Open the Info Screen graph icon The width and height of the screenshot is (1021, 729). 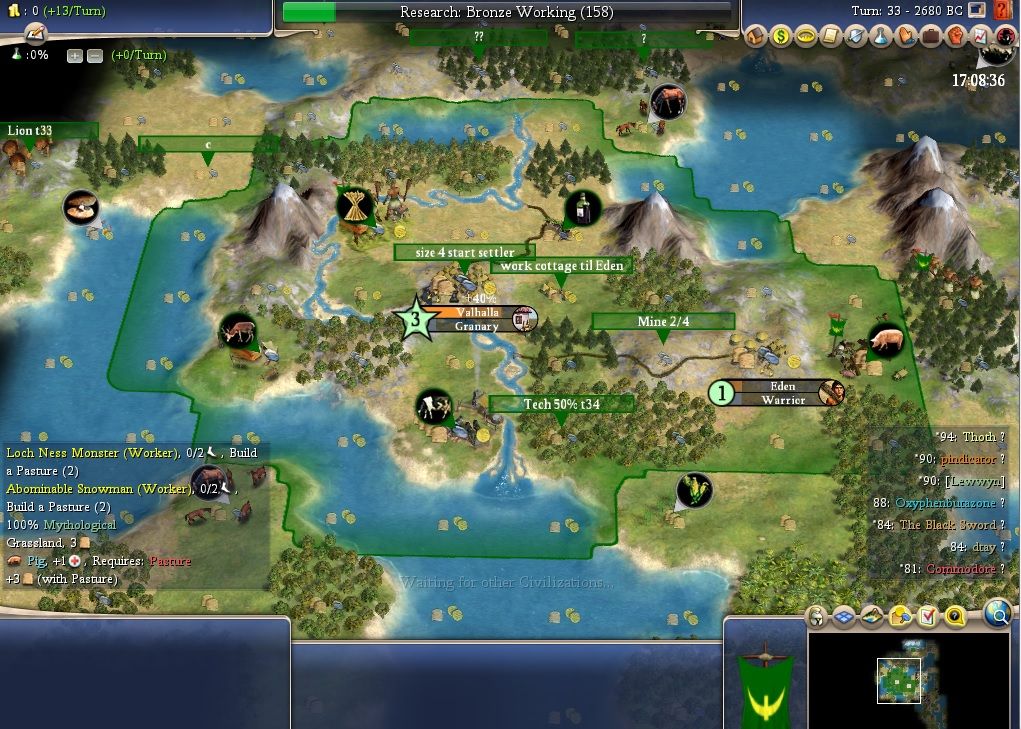[x=980, y=37]
